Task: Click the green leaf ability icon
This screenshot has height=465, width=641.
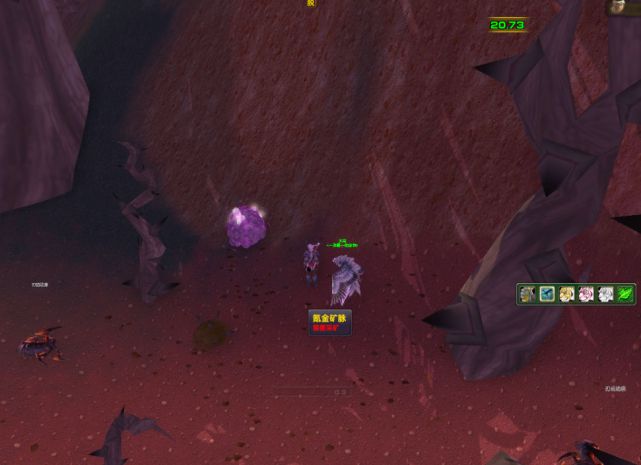Action: click(x=625, y=294)
